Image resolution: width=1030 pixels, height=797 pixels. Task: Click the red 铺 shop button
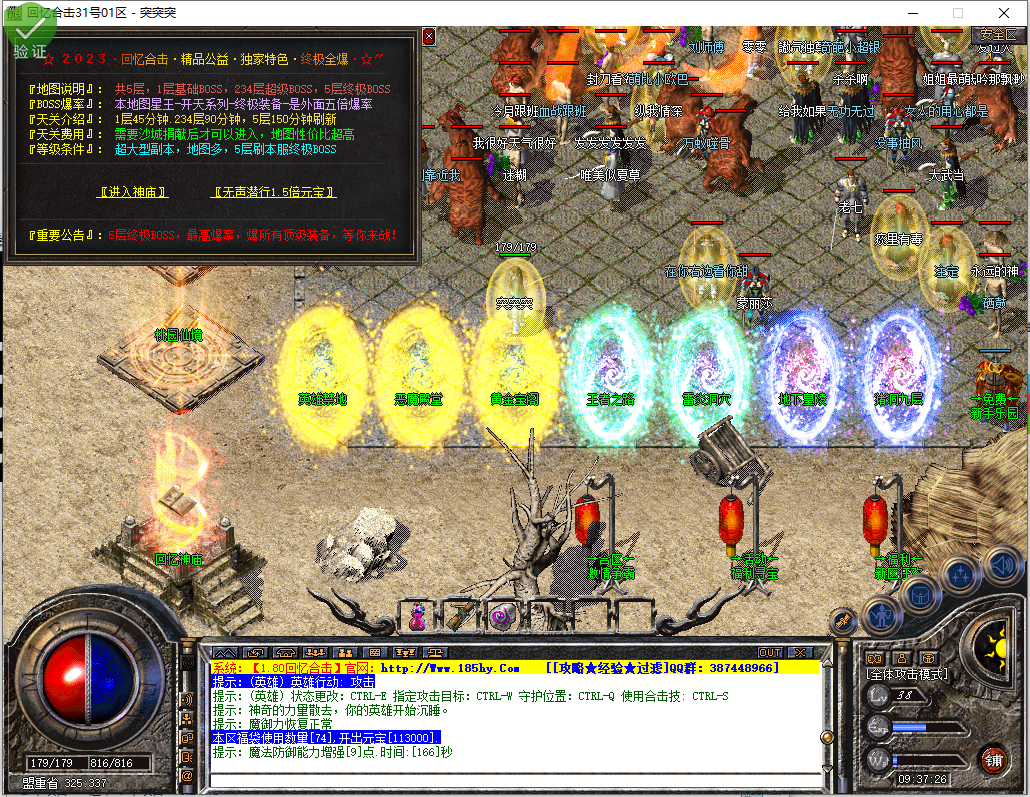pos(993,758)
